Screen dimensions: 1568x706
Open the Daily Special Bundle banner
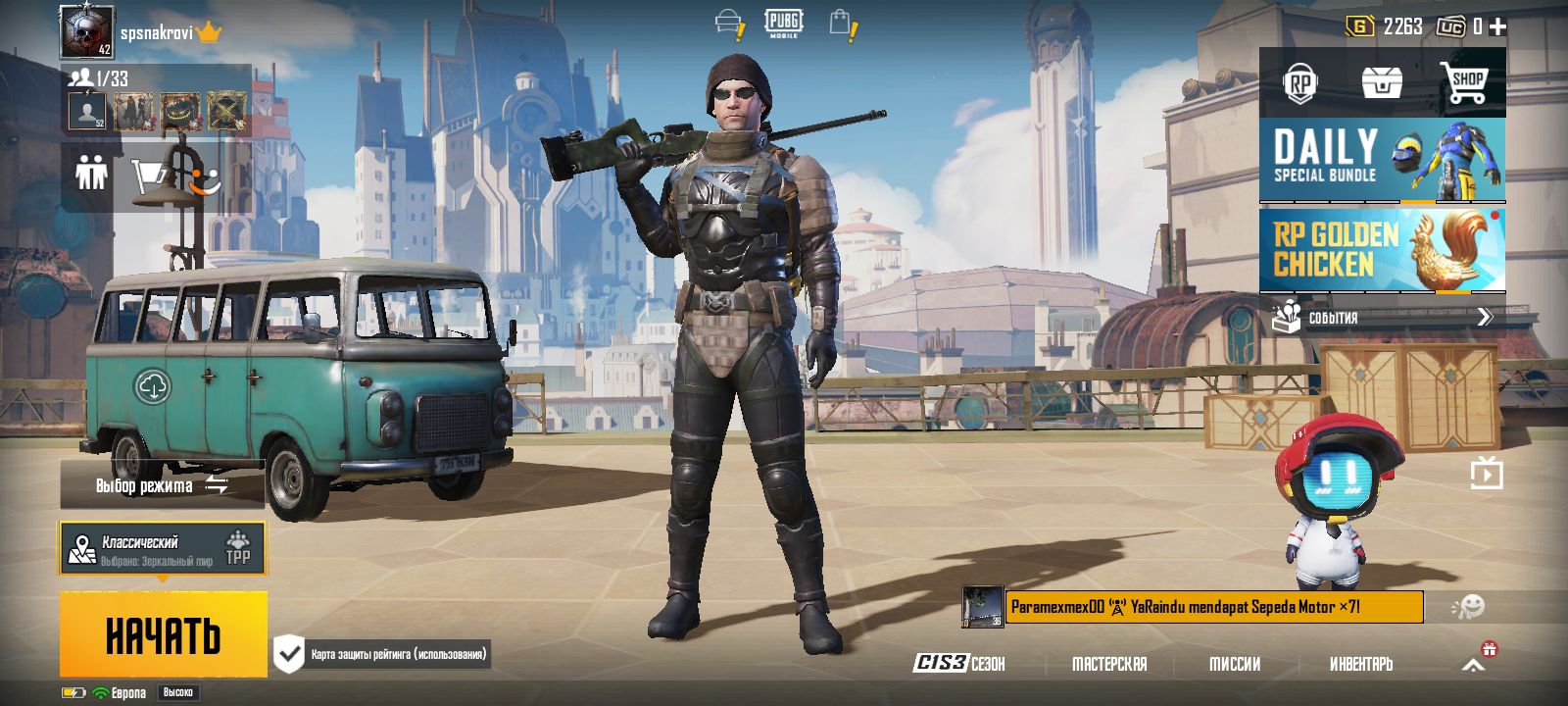pyautogui.click(x=1382, y=162)
